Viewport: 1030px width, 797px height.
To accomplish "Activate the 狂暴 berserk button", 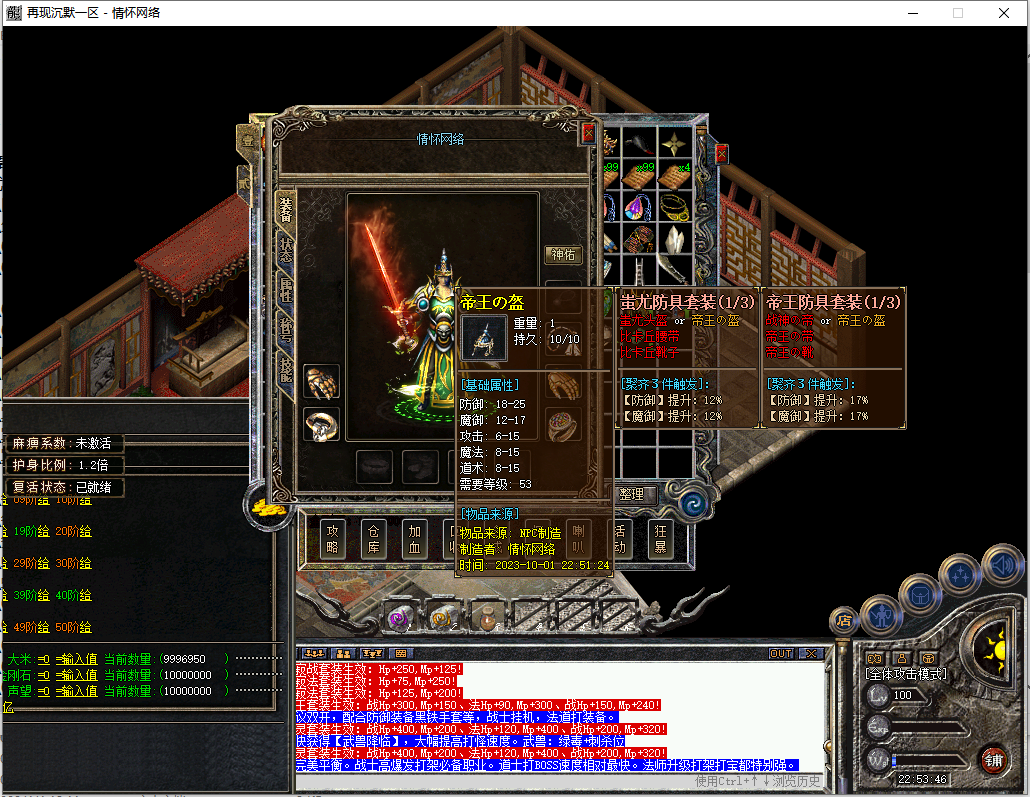I will (660, 539).
